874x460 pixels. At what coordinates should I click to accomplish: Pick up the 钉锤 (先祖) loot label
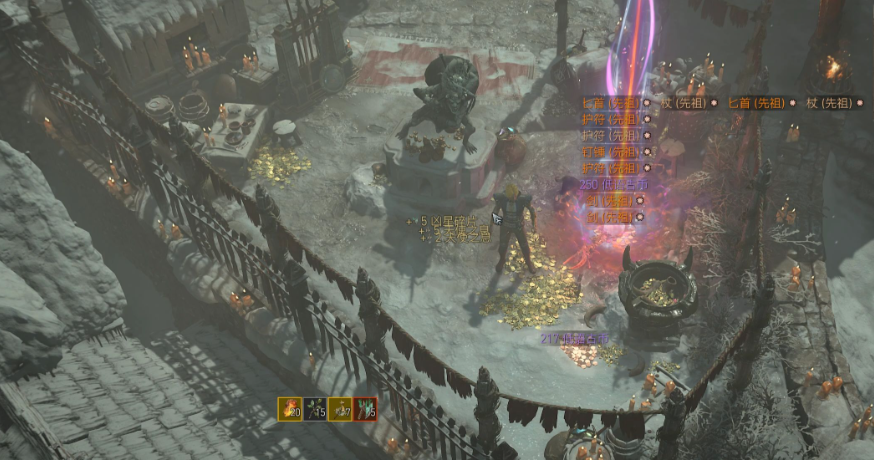coord(609,150)
